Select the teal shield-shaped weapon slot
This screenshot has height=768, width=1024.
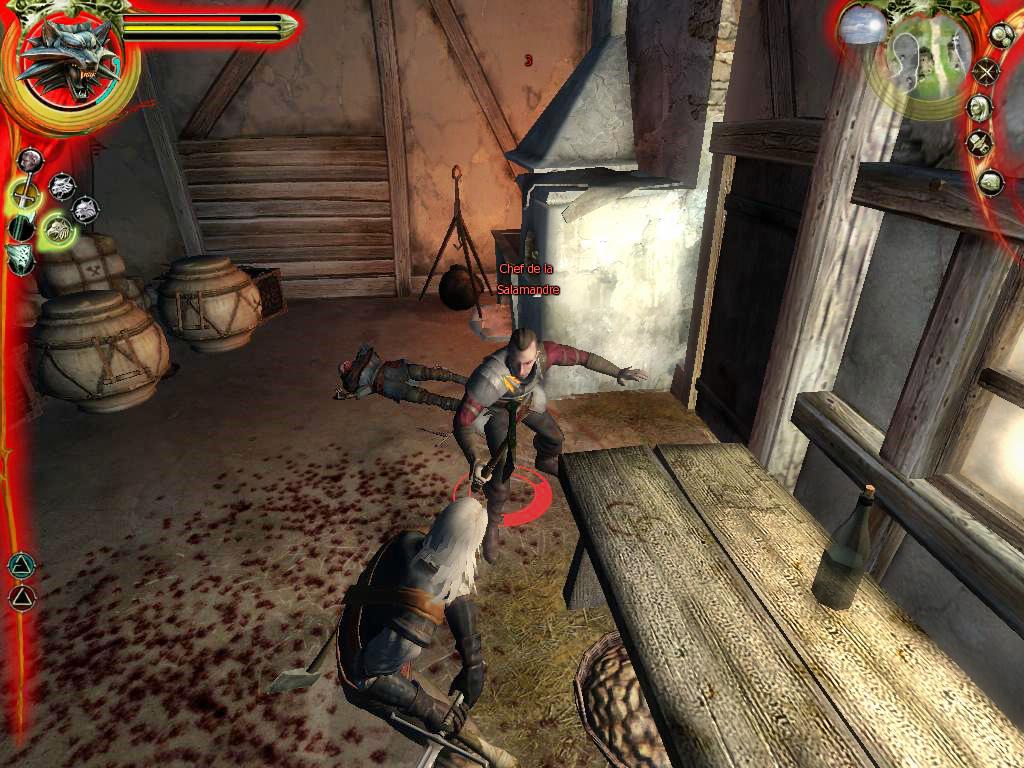19,259
